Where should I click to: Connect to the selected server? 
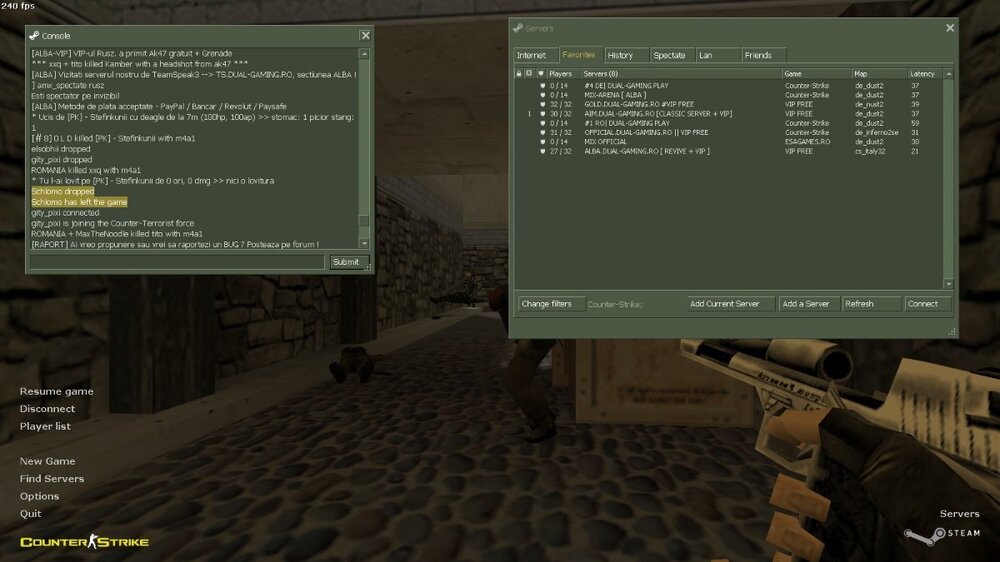coord(923,304)
